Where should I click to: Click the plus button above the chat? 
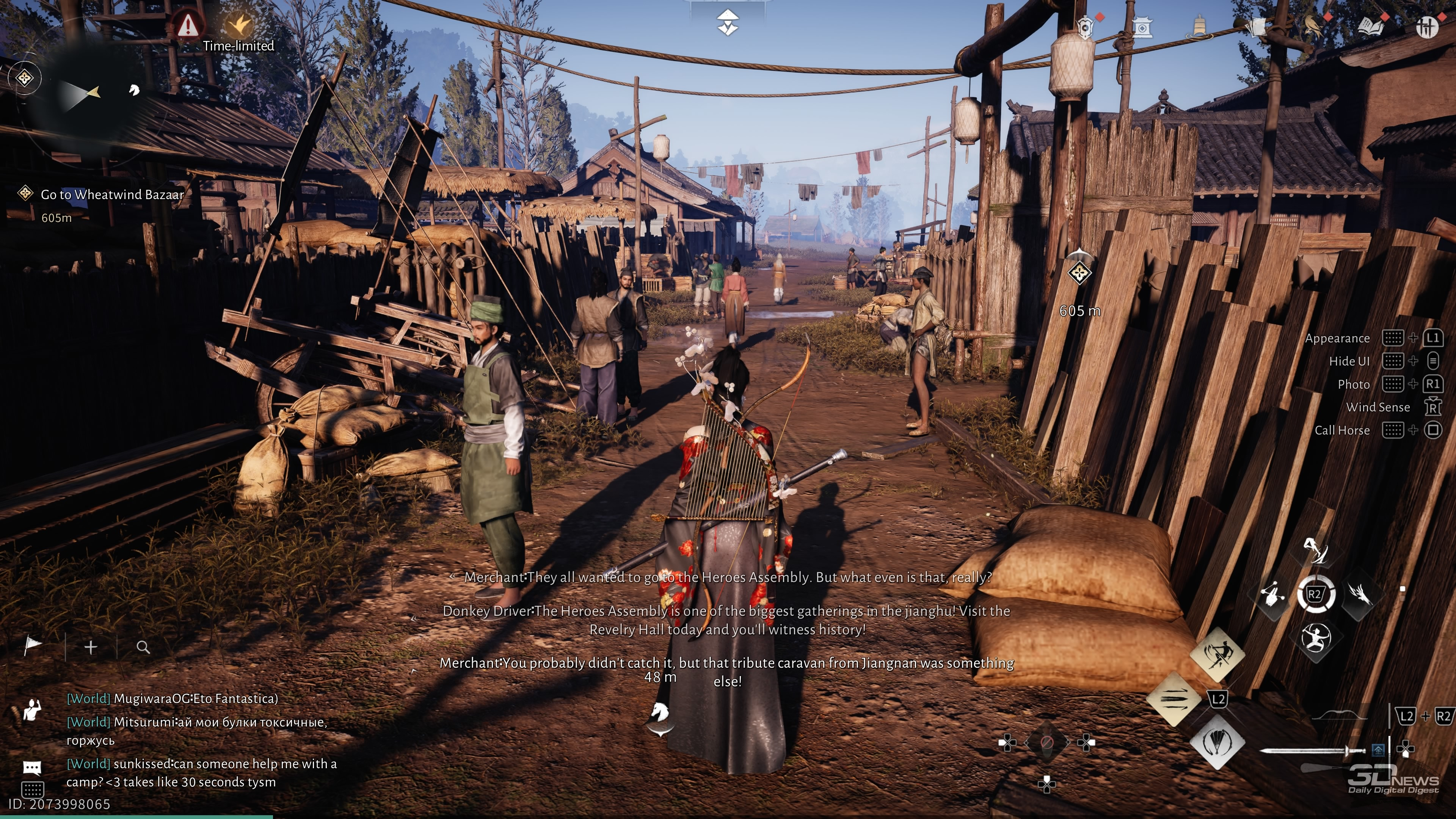(91, 647)
